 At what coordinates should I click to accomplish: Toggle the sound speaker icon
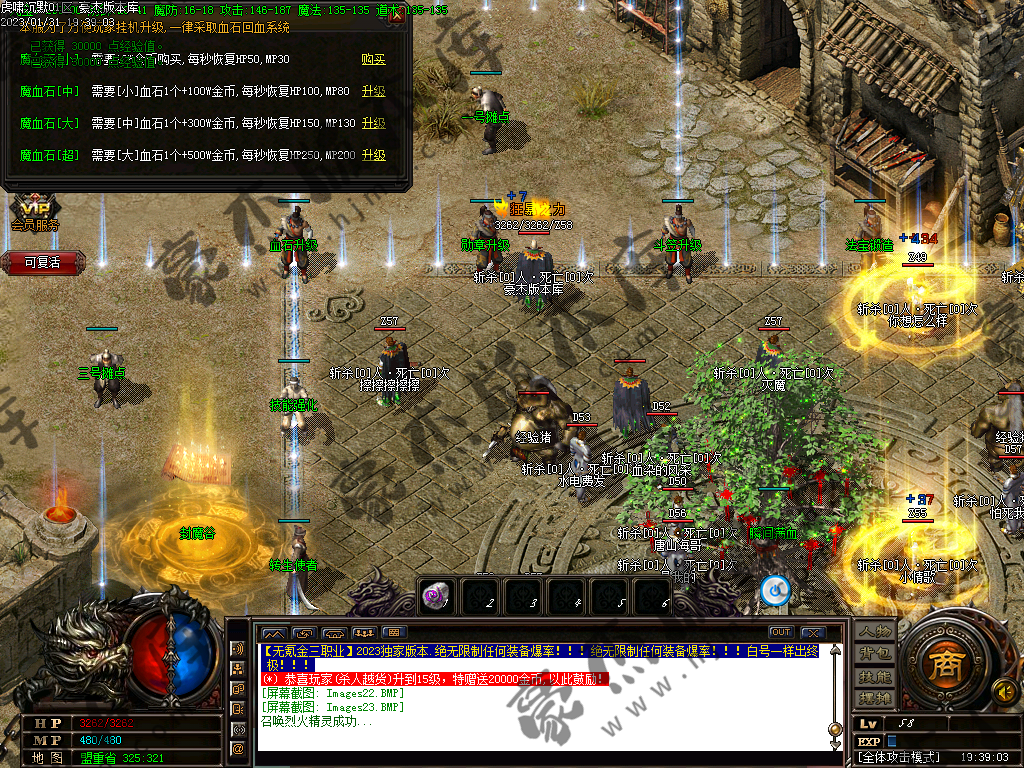1002,690
